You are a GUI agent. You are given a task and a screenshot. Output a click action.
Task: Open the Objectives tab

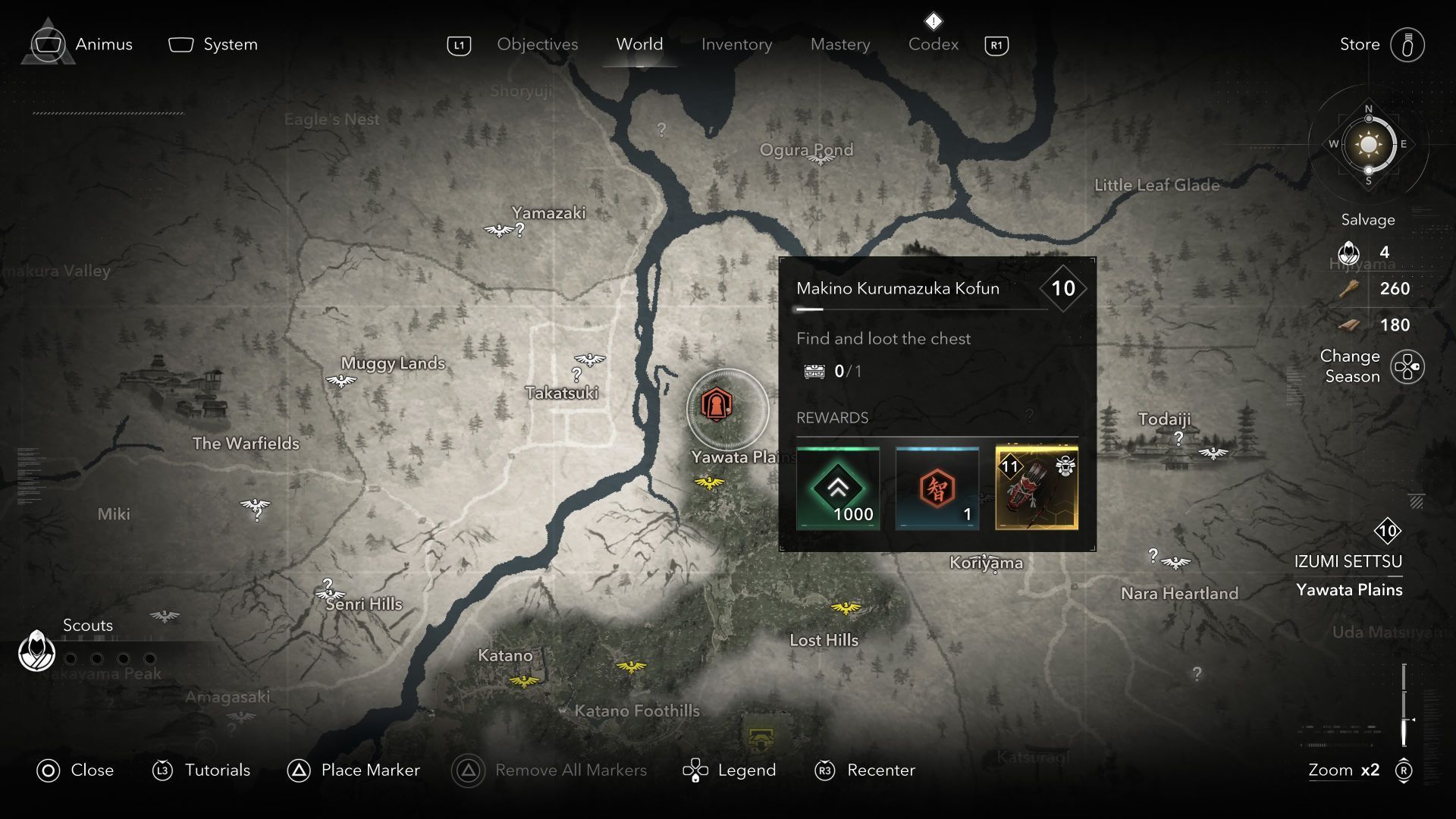click(x=537, y=45)
